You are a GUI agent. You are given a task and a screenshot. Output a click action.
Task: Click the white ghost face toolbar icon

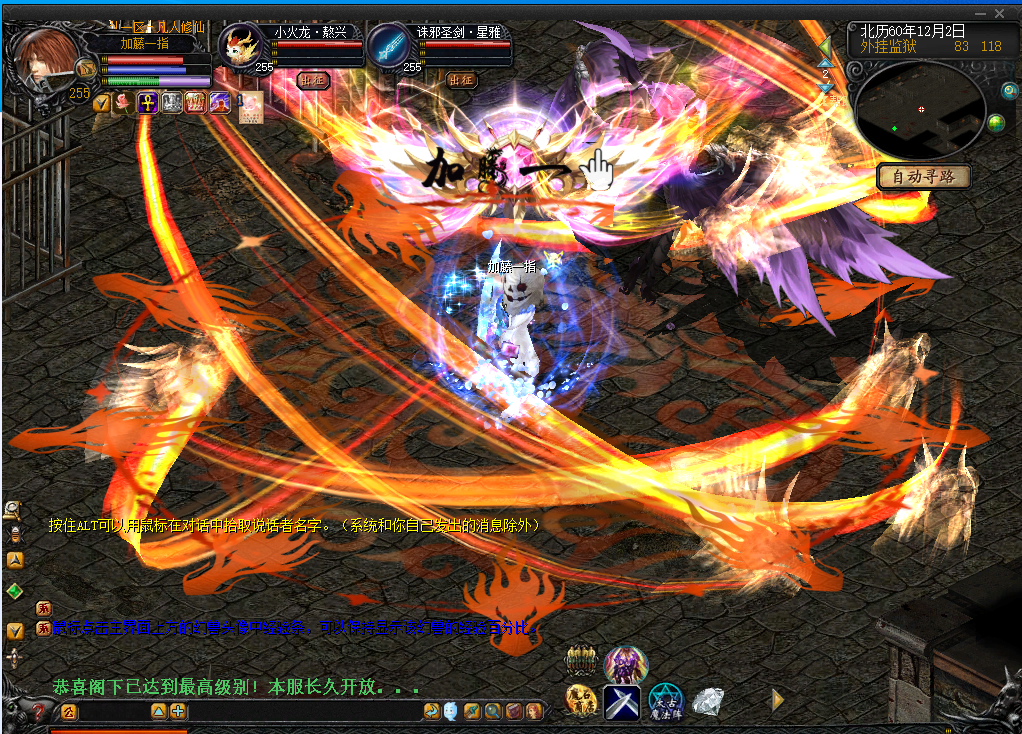click(450, 711)
